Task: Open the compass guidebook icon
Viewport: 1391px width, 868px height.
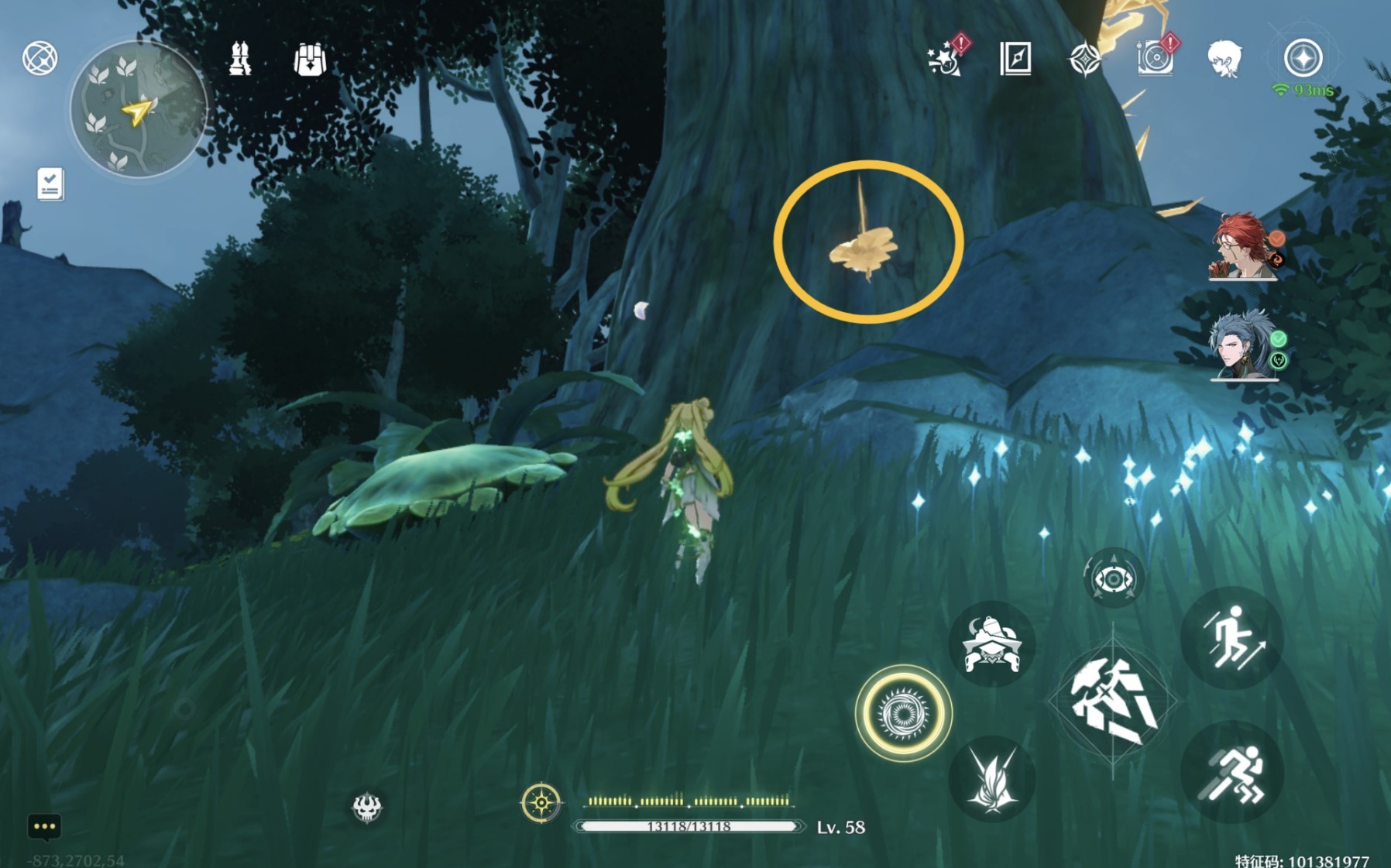Action: click(1015, 58)
